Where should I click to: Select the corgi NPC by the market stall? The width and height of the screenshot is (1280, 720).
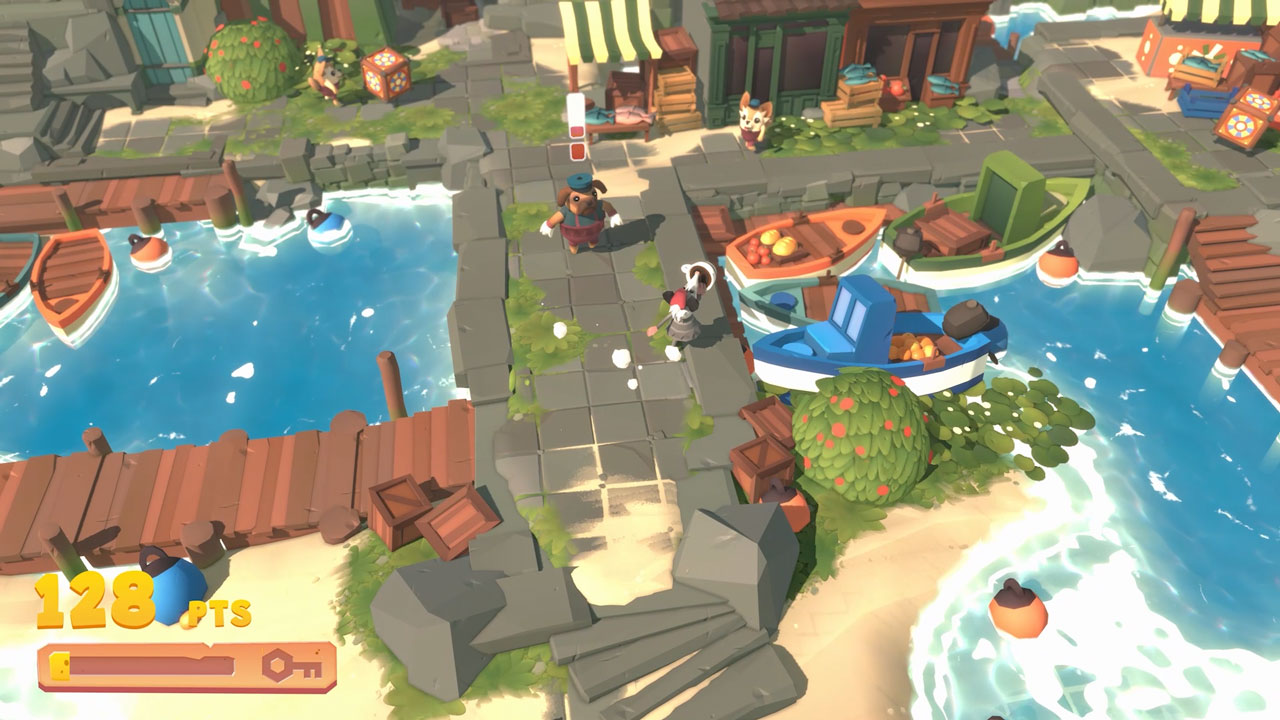tap(751, 120)
